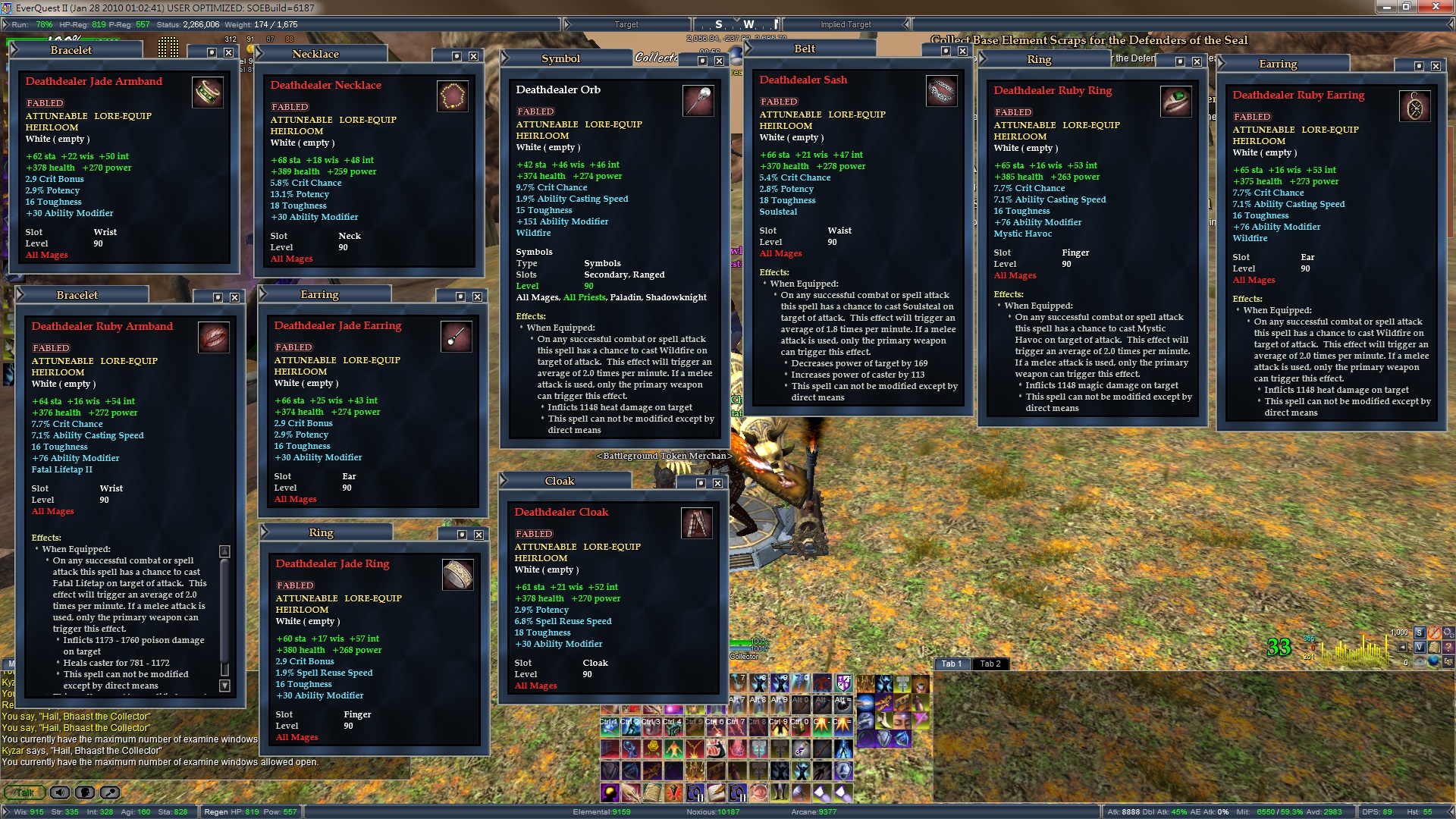Close the Deathdealer Jade Armband examine window

pos(228,52)
